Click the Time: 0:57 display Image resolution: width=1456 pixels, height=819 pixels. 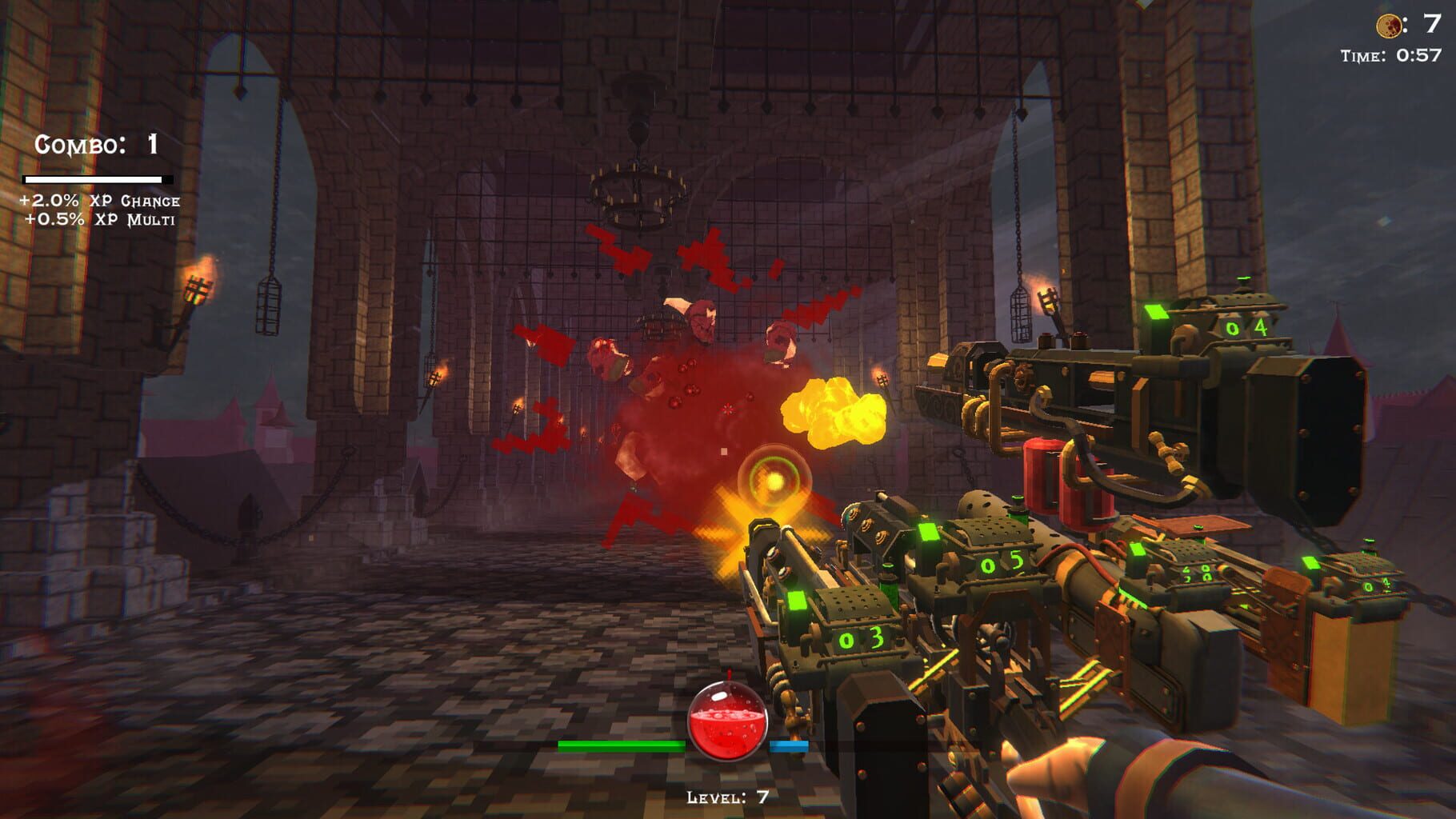pyautogui.click(x=1392, y=55)
